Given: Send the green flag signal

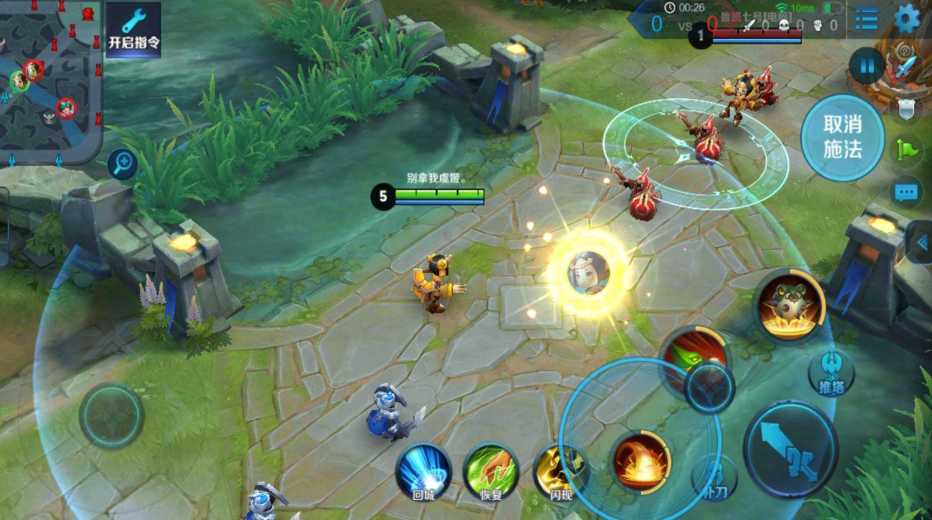Looking at the screenshot, I should point(907,150).
